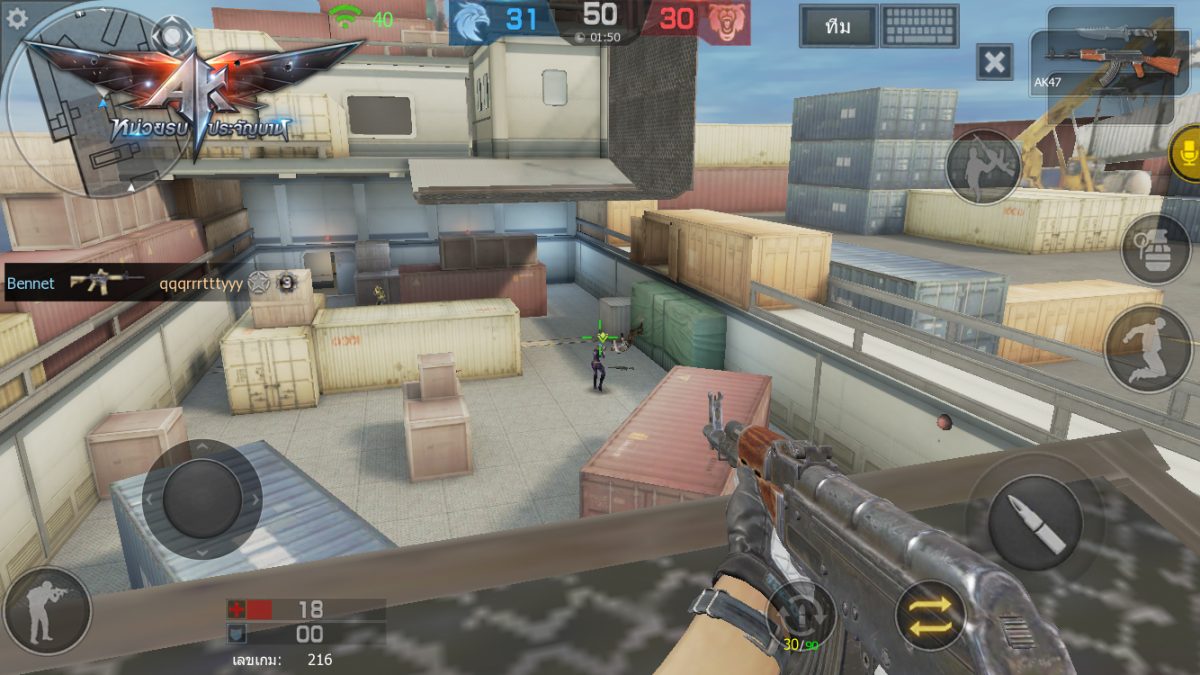Screen dimensions: 1200x675
Task: Fire using the bullet button
Action: click(1034, 522)
